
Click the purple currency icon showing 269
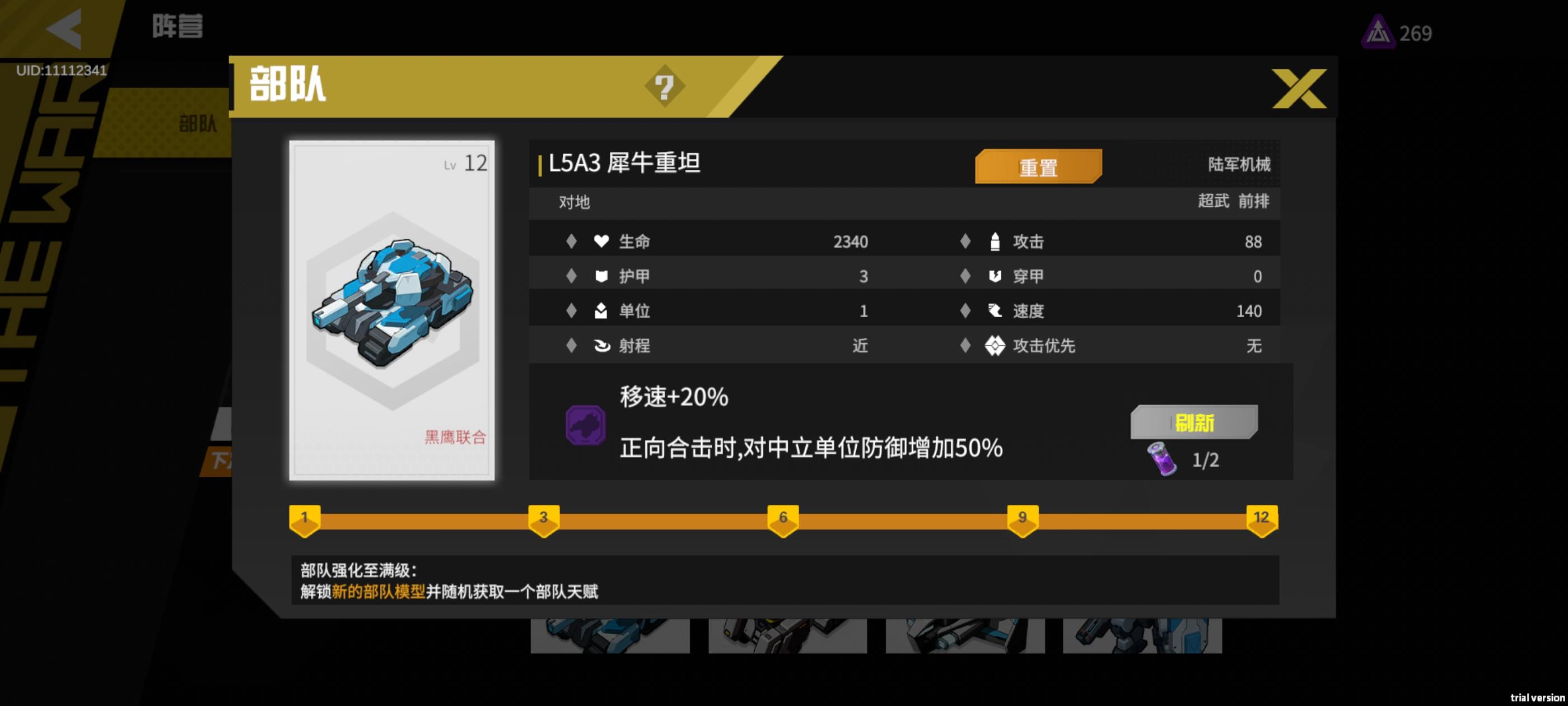(x=1378, y=32)
